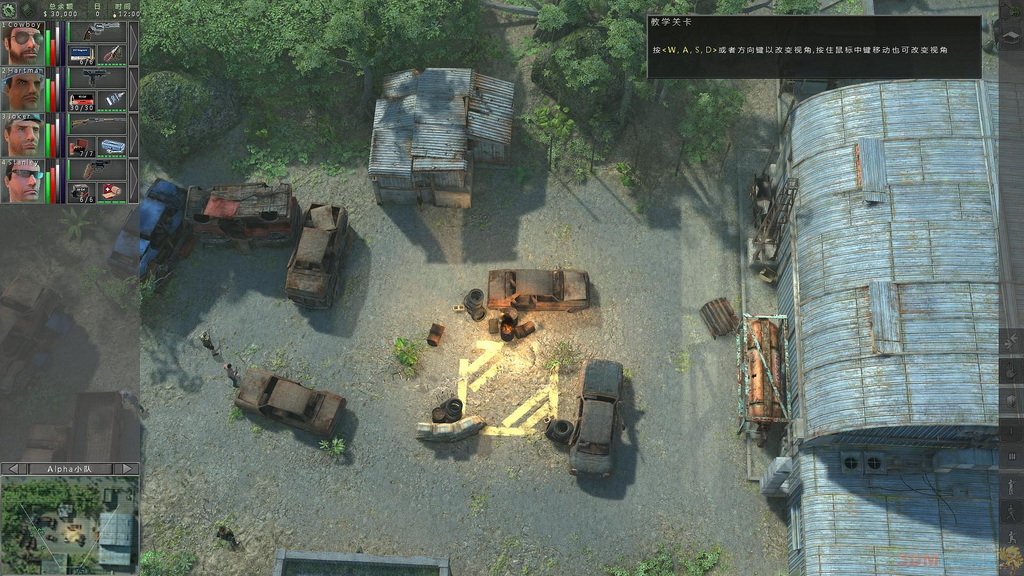1024x576 pixels.
Task: Select Hartman's portrait
Action: click(x=21, y=90)
